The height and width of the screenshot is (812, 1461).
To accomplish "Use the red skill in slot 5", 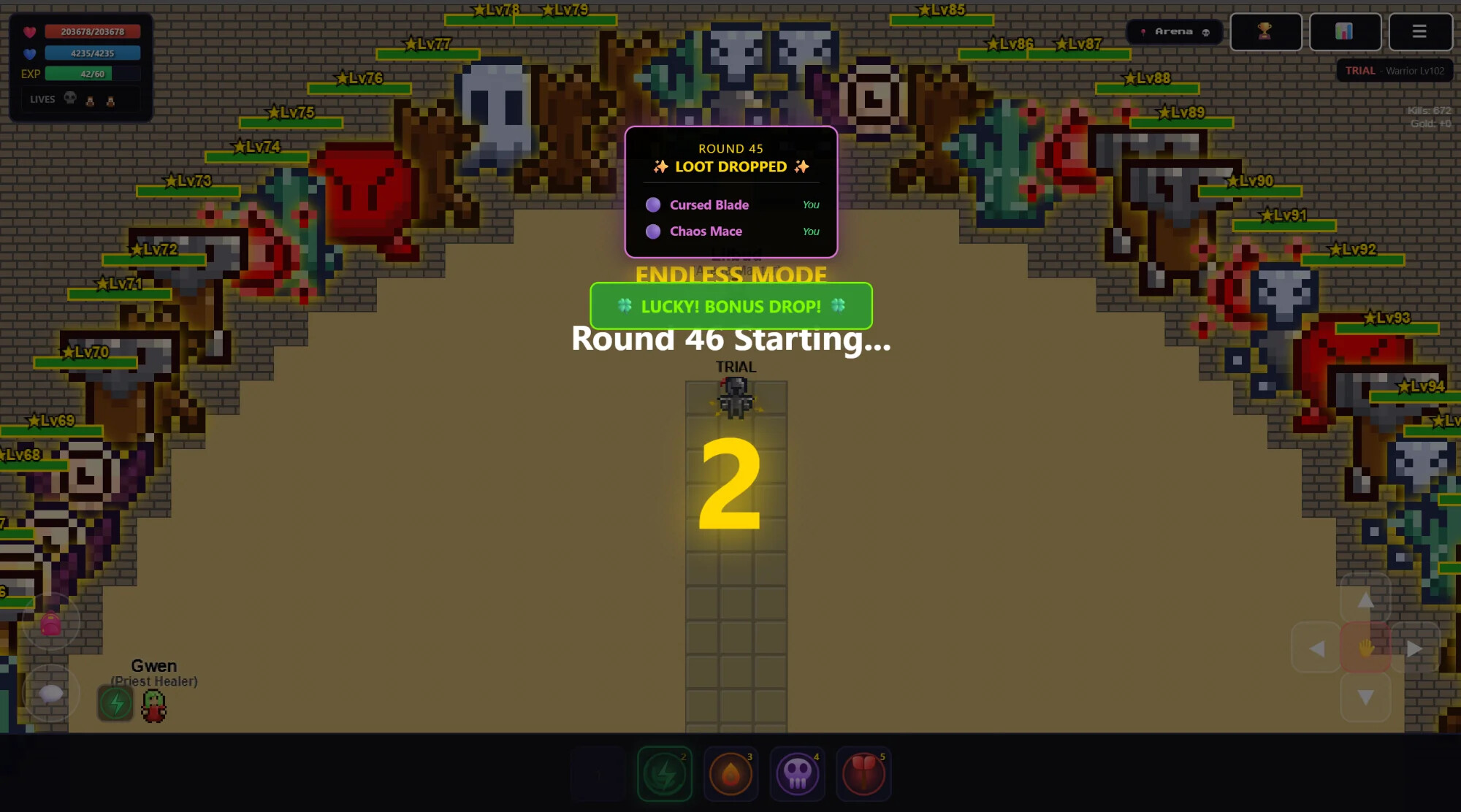I will (x=863, y=774).
